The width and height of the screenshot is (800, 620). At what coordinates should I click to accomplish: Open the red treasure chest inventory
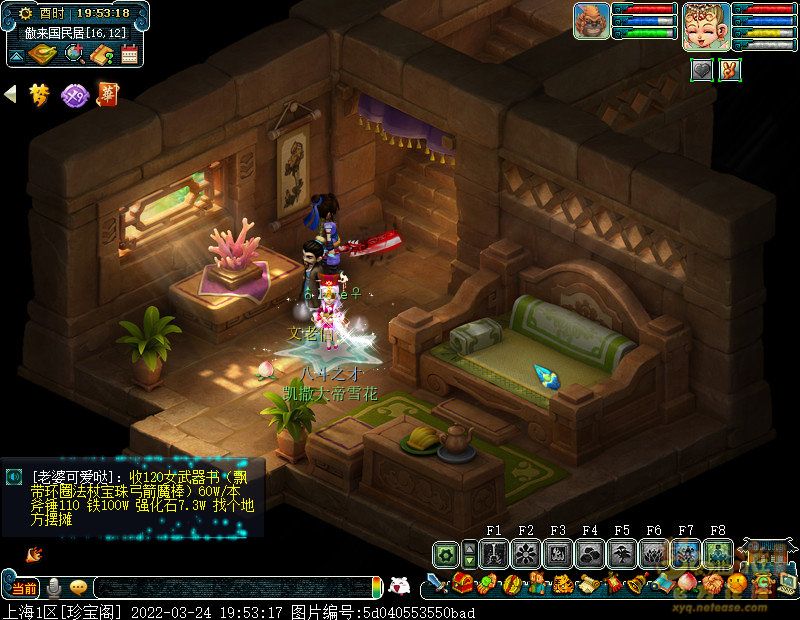pos(462,584)
